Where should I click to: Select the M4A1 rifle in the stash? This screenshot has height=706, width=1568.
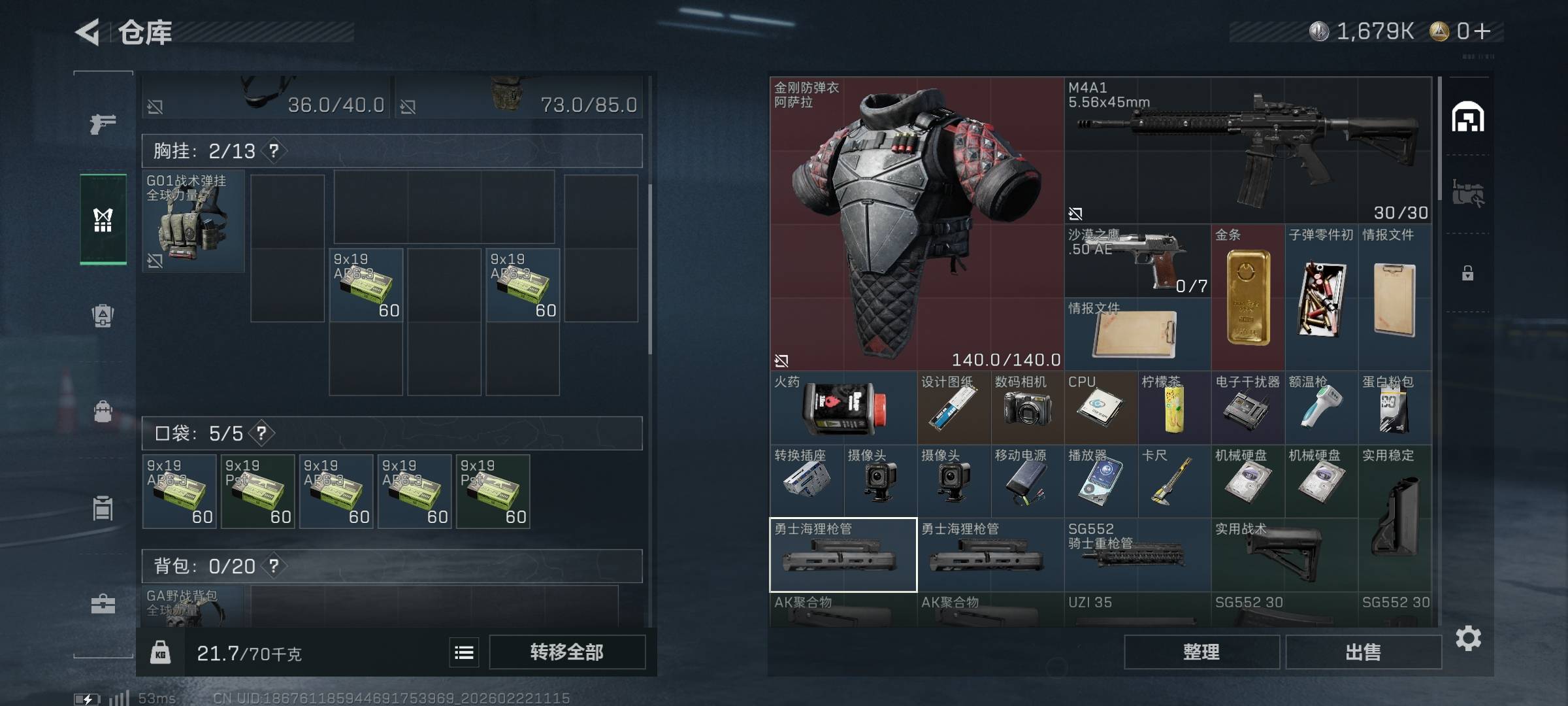coord(1247,150)
